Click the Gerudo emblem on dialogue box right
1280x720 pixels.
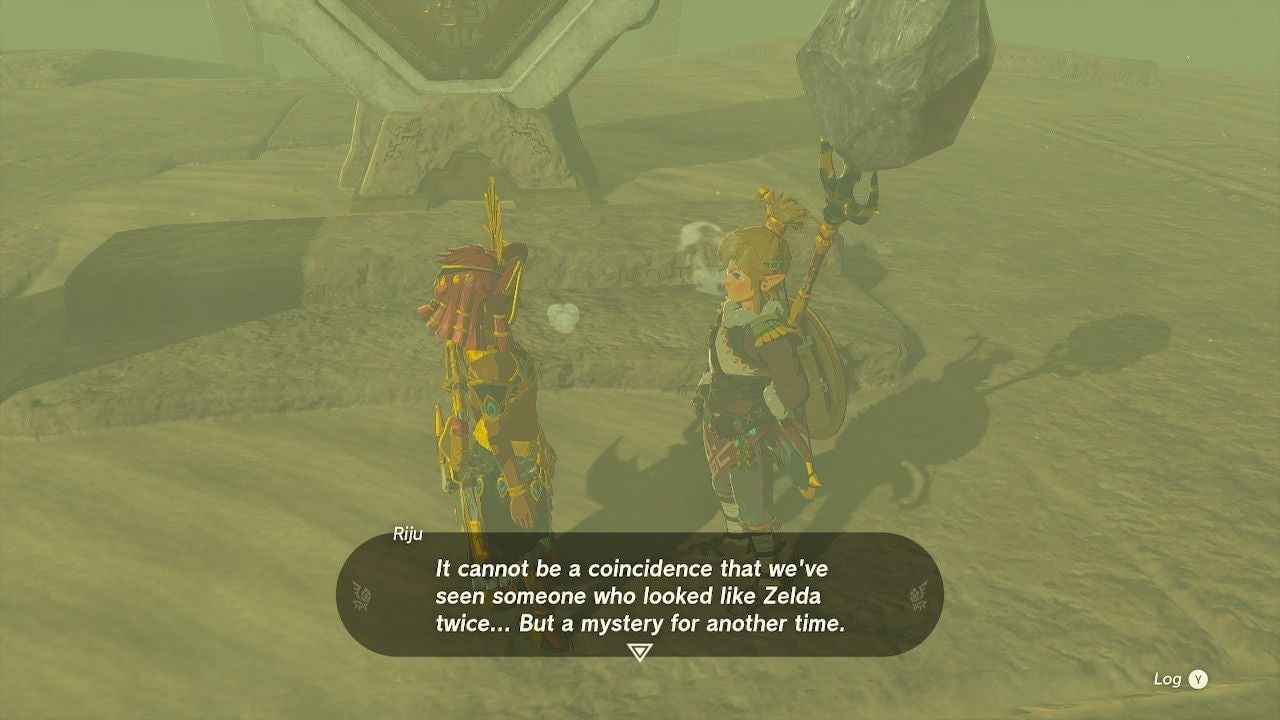(921, 593)
